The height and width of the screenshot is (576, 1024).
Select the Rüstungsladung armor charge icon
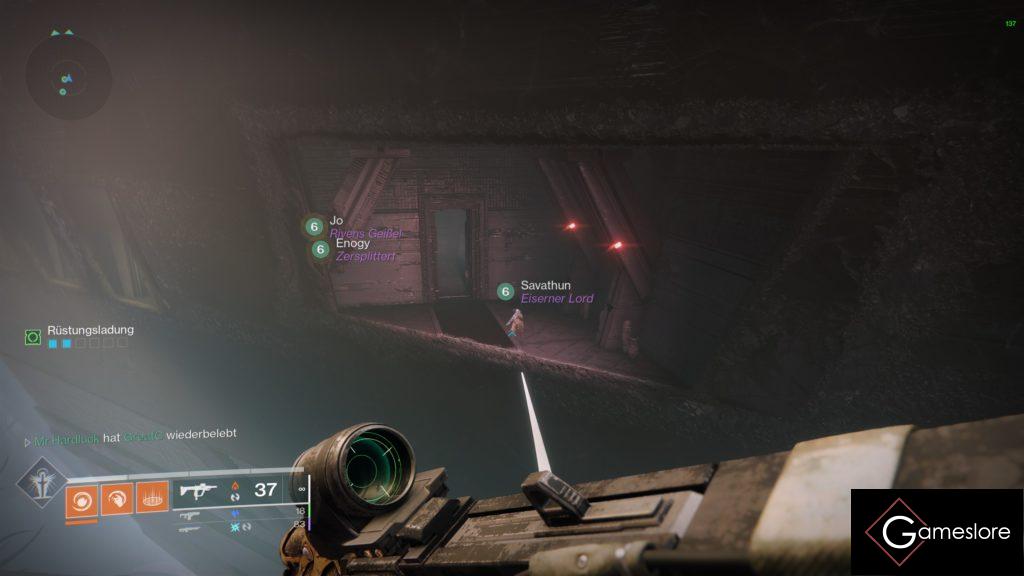(33, 338)
